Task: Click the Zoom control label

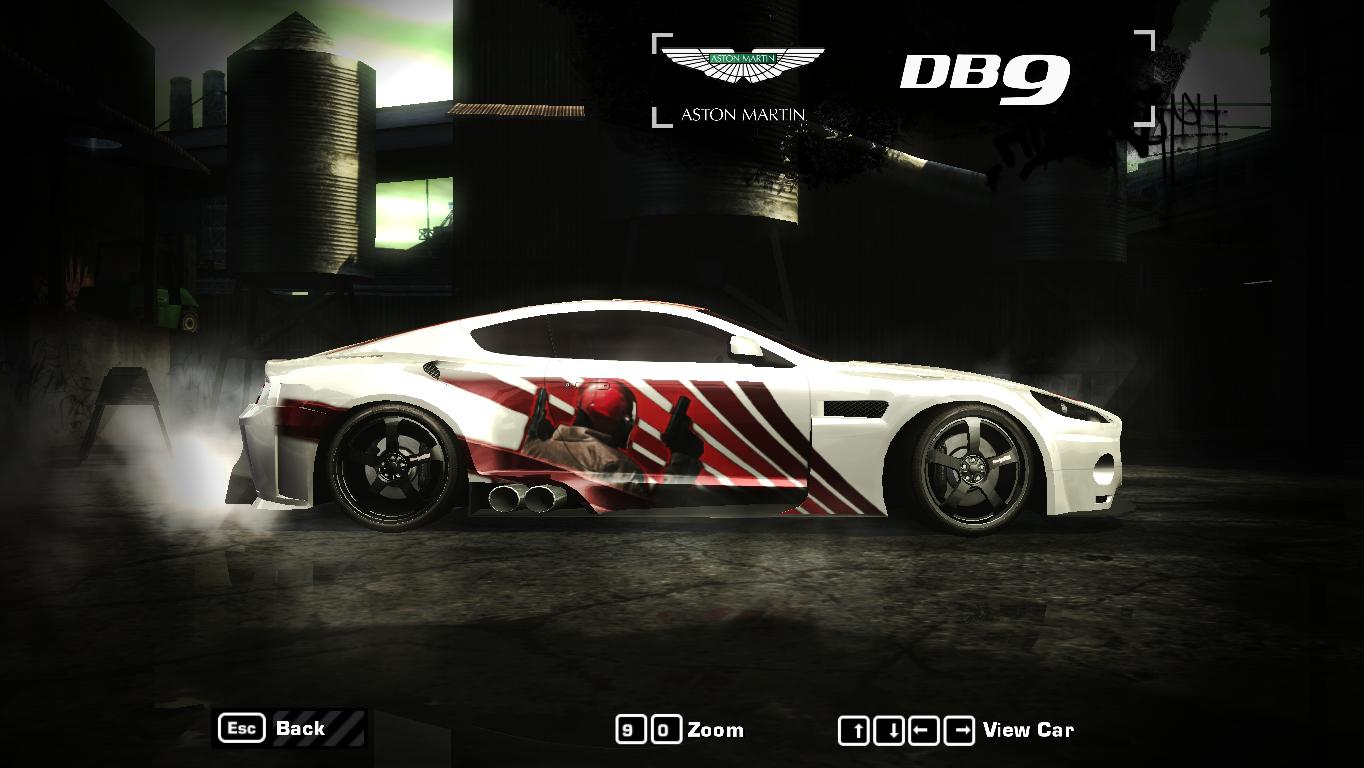Action: (x=716, y=730)
